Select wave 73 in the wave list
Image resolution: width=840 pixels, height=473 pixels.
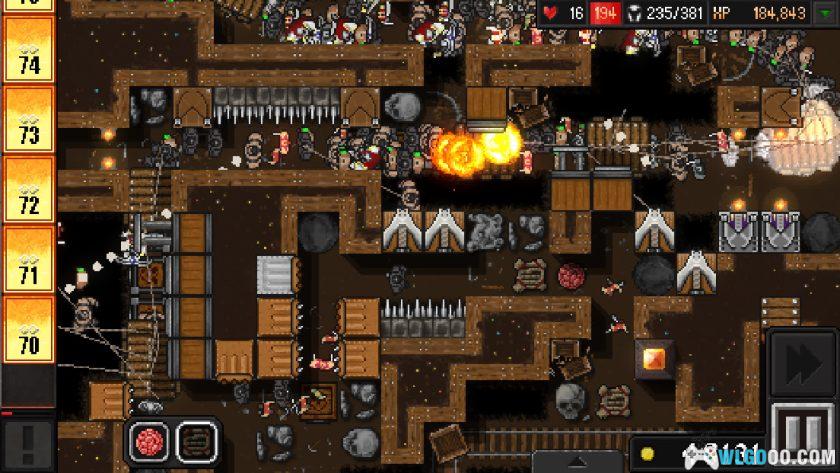pos(27,119)
